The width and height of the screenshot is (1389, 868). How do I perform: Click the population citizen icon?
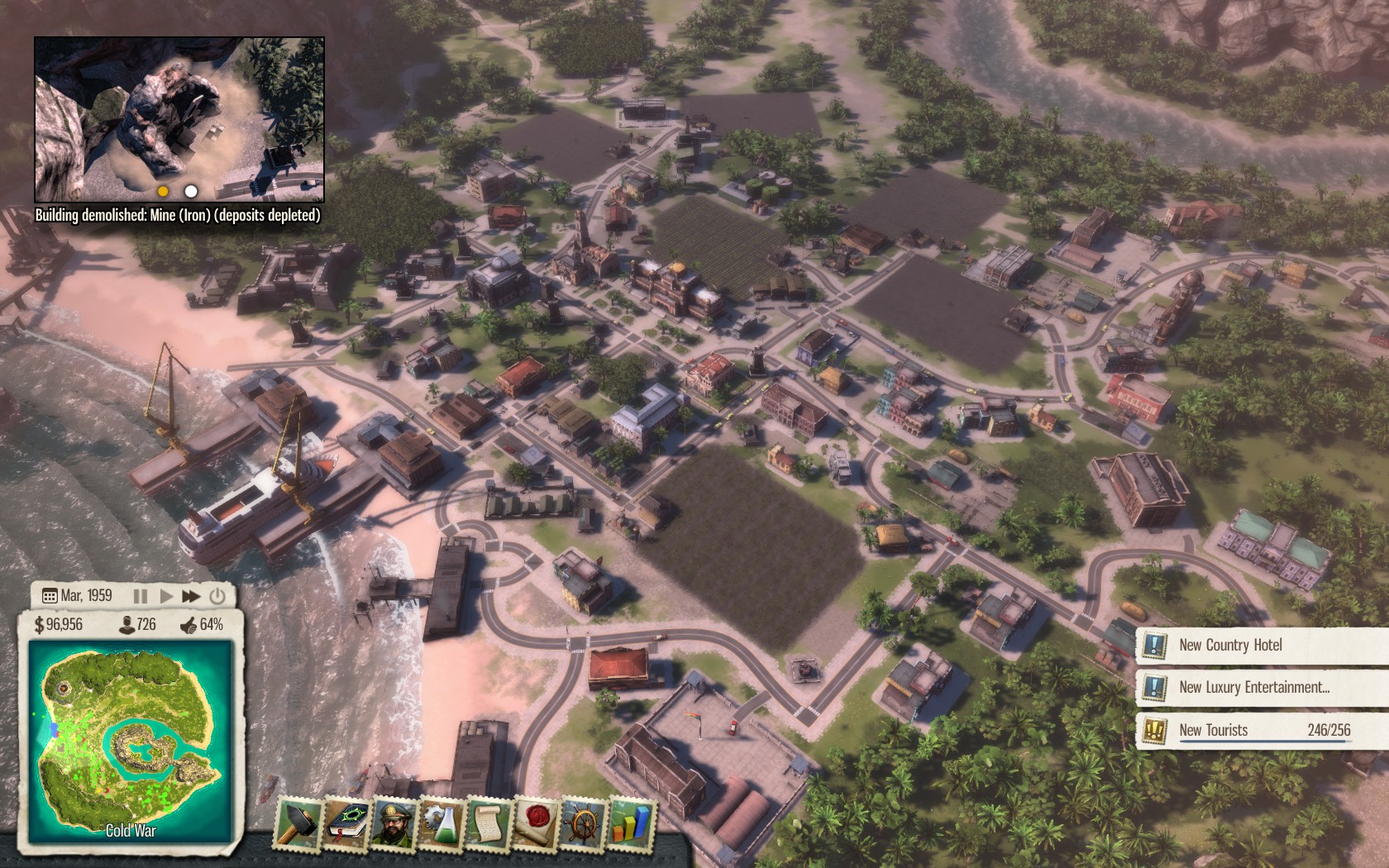pos(127,624)
